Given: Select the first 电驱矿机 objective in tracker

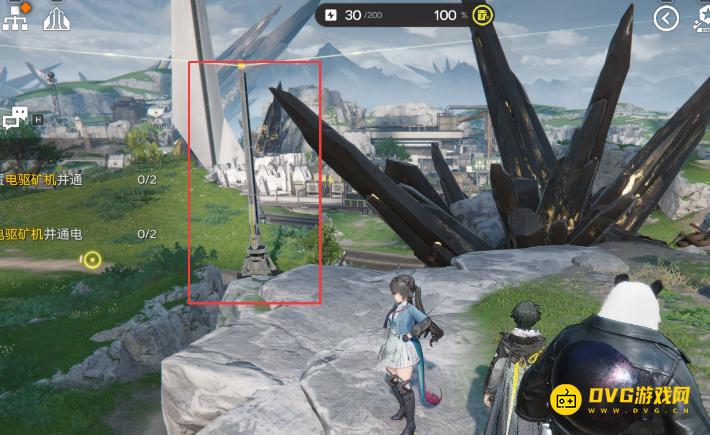Looking at the screenshot, I should pyautogui.click(x=42, y=180).
